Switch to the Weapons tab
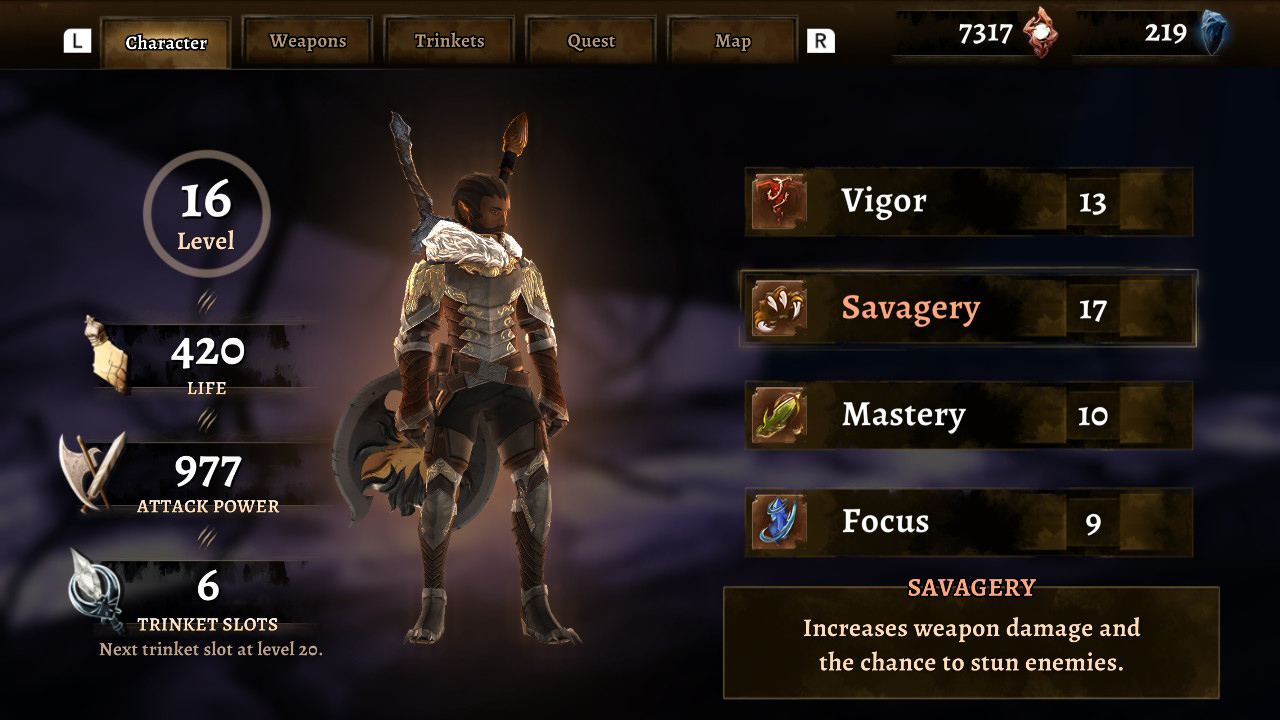 pos(307,40)
